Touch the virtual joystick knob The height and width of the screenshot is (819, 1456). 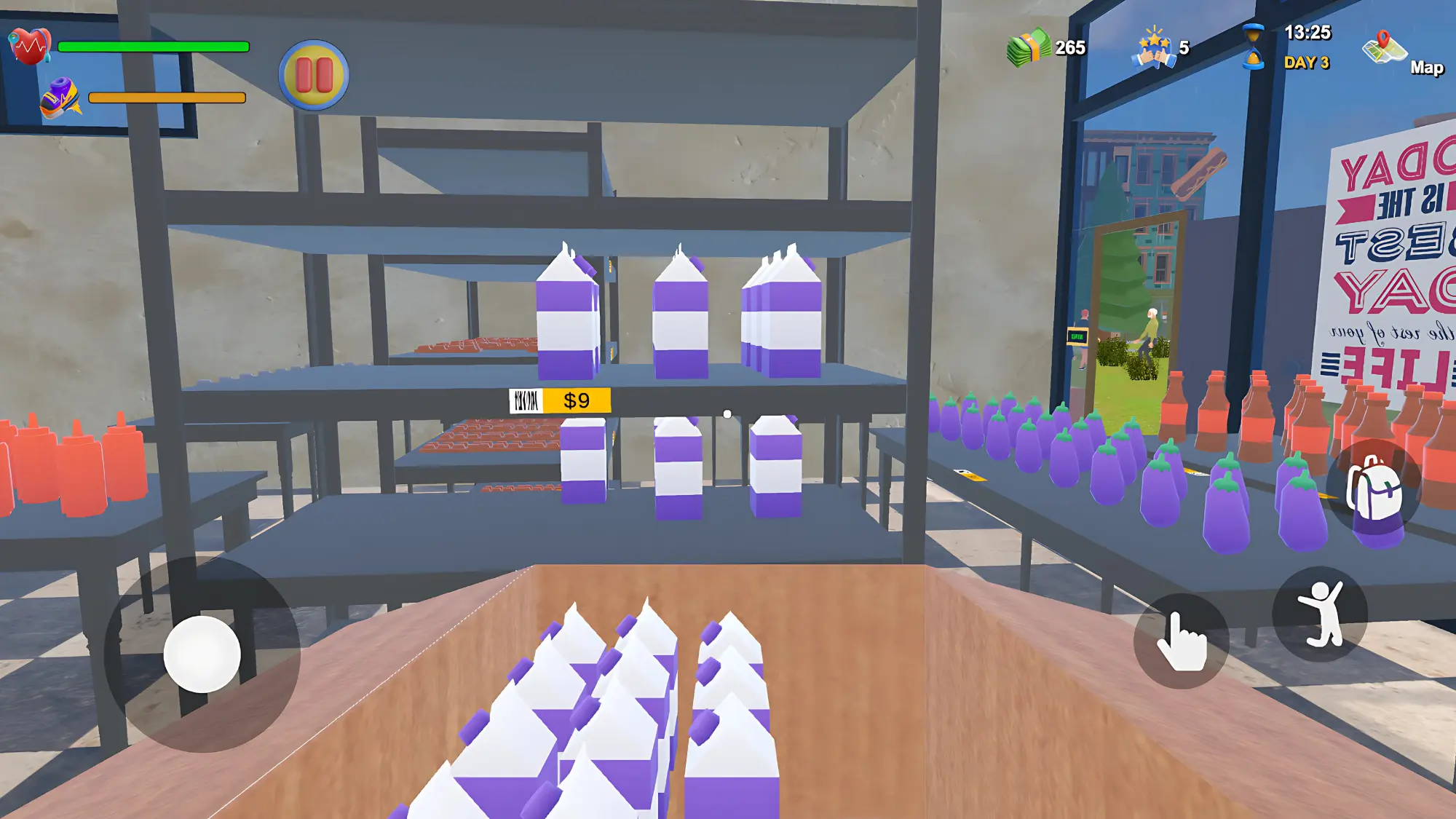(202, 654)
